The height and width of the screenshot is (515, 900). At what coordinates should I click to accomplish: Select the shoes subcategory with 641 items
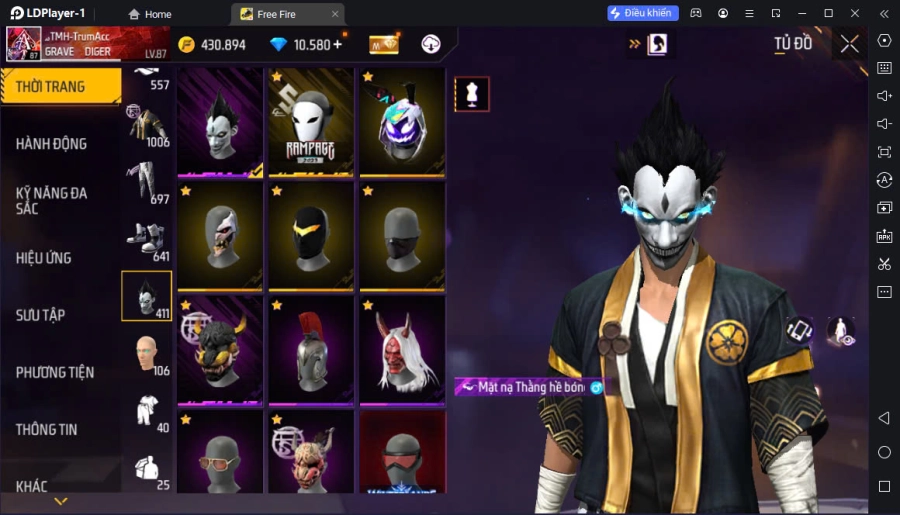click(x=146, y=240)
